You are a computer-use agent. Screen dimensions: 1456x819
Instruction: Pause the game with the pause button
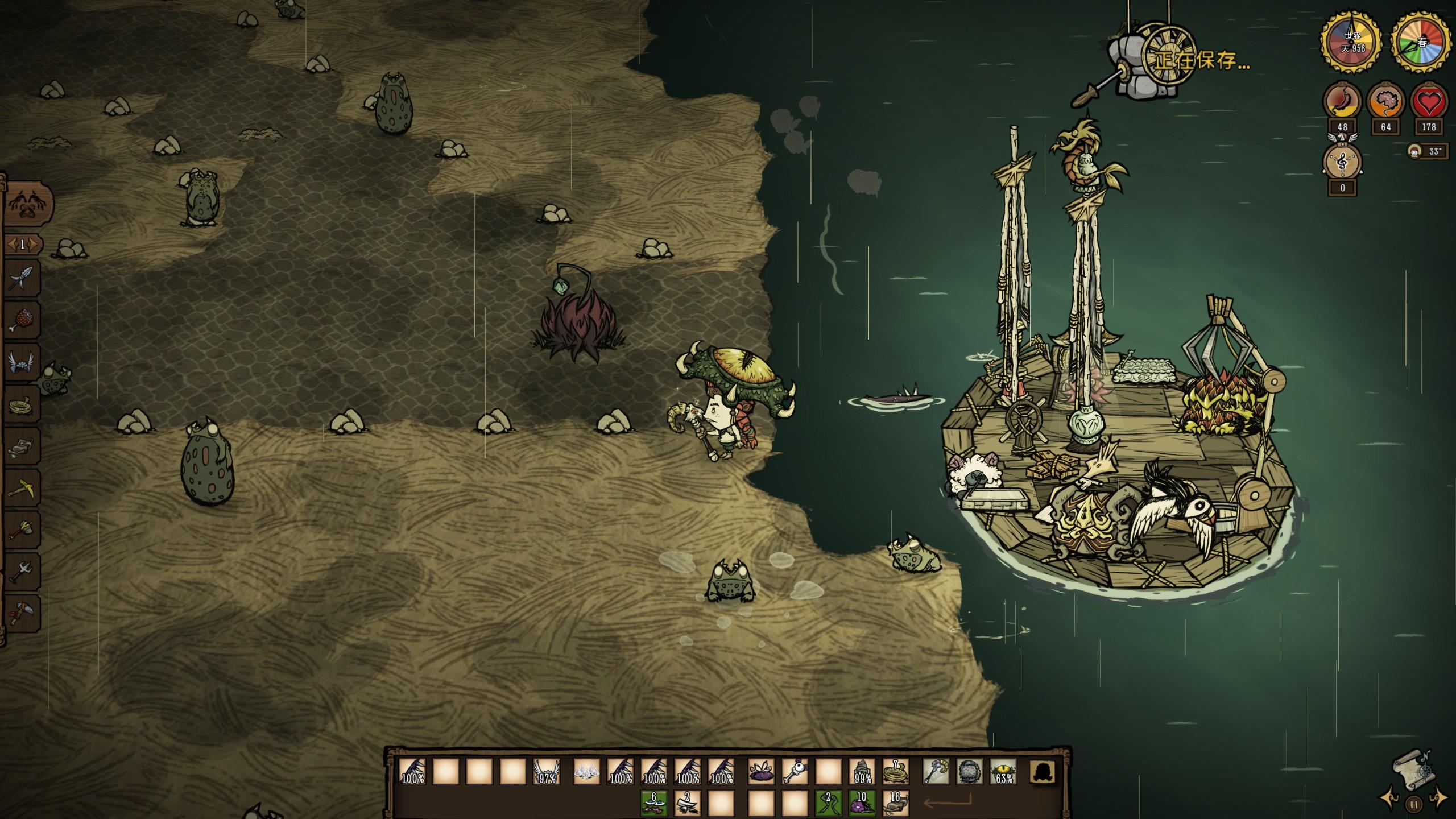(x=1413, y=804)
